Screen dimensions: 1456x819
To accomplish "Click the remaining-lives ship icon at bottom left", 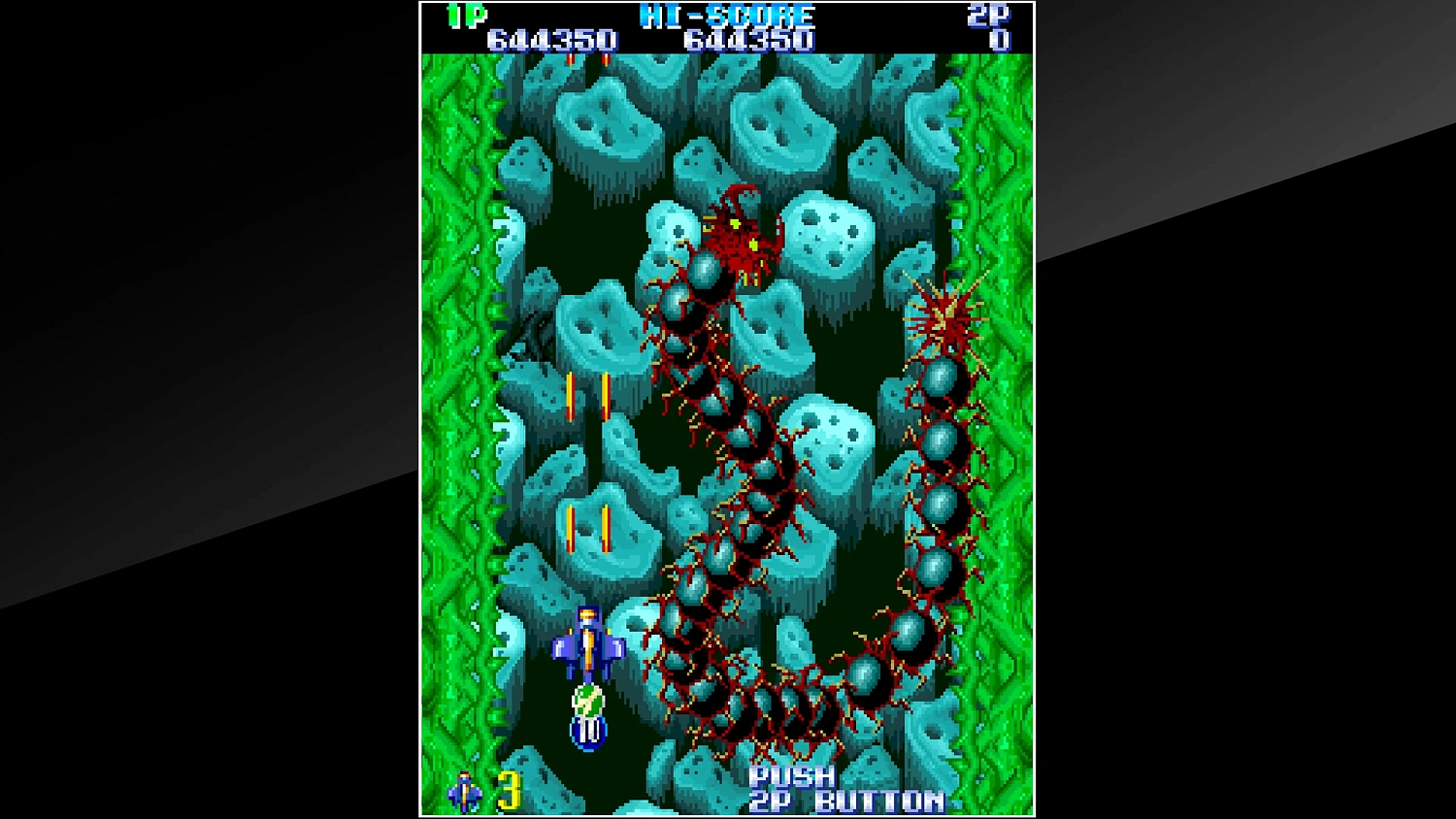I will tap(464, 791).
